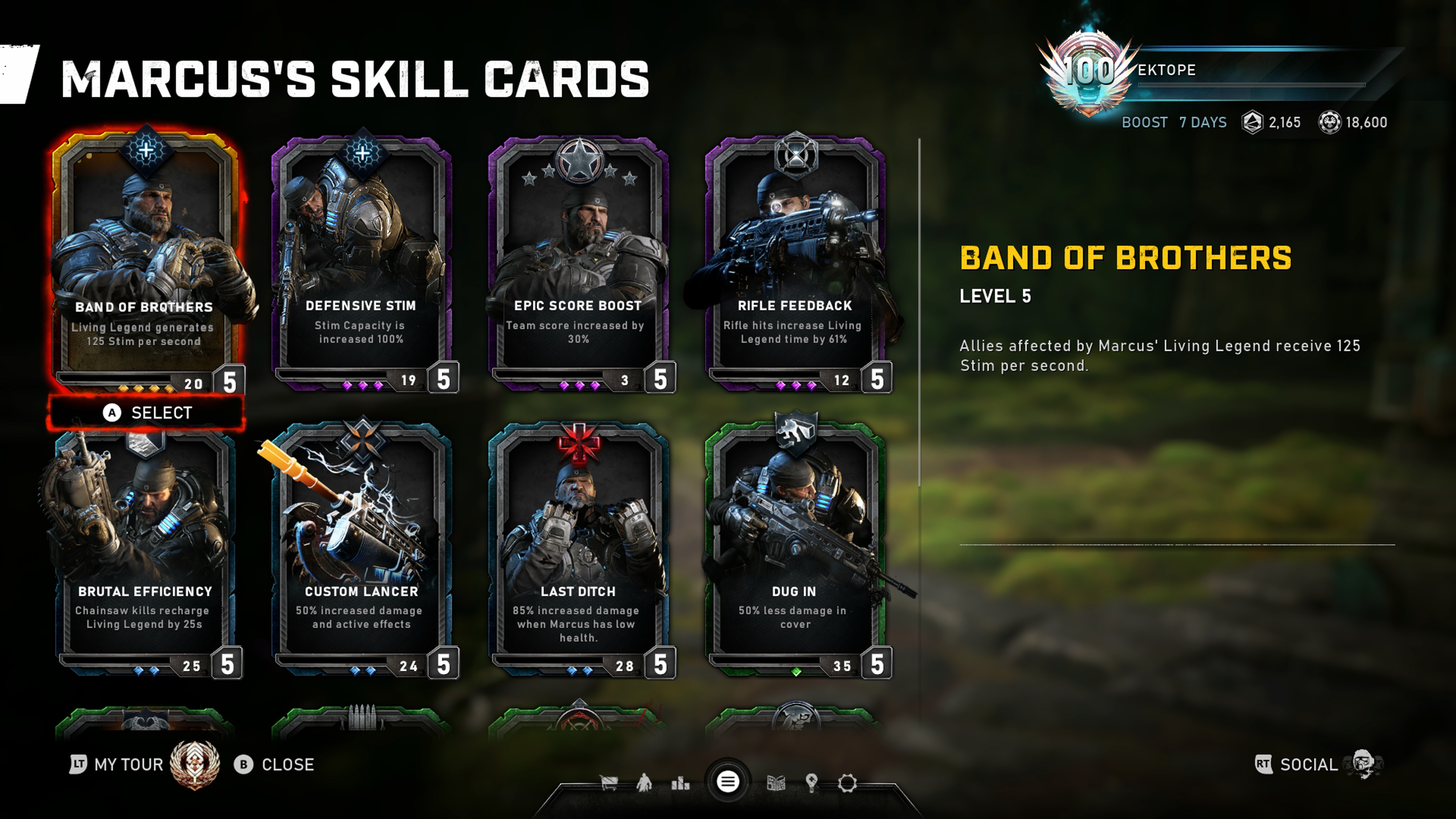View the EKTOPE player profile banner
This screenshot has height=819, width=1456.
click(1215, 71)
